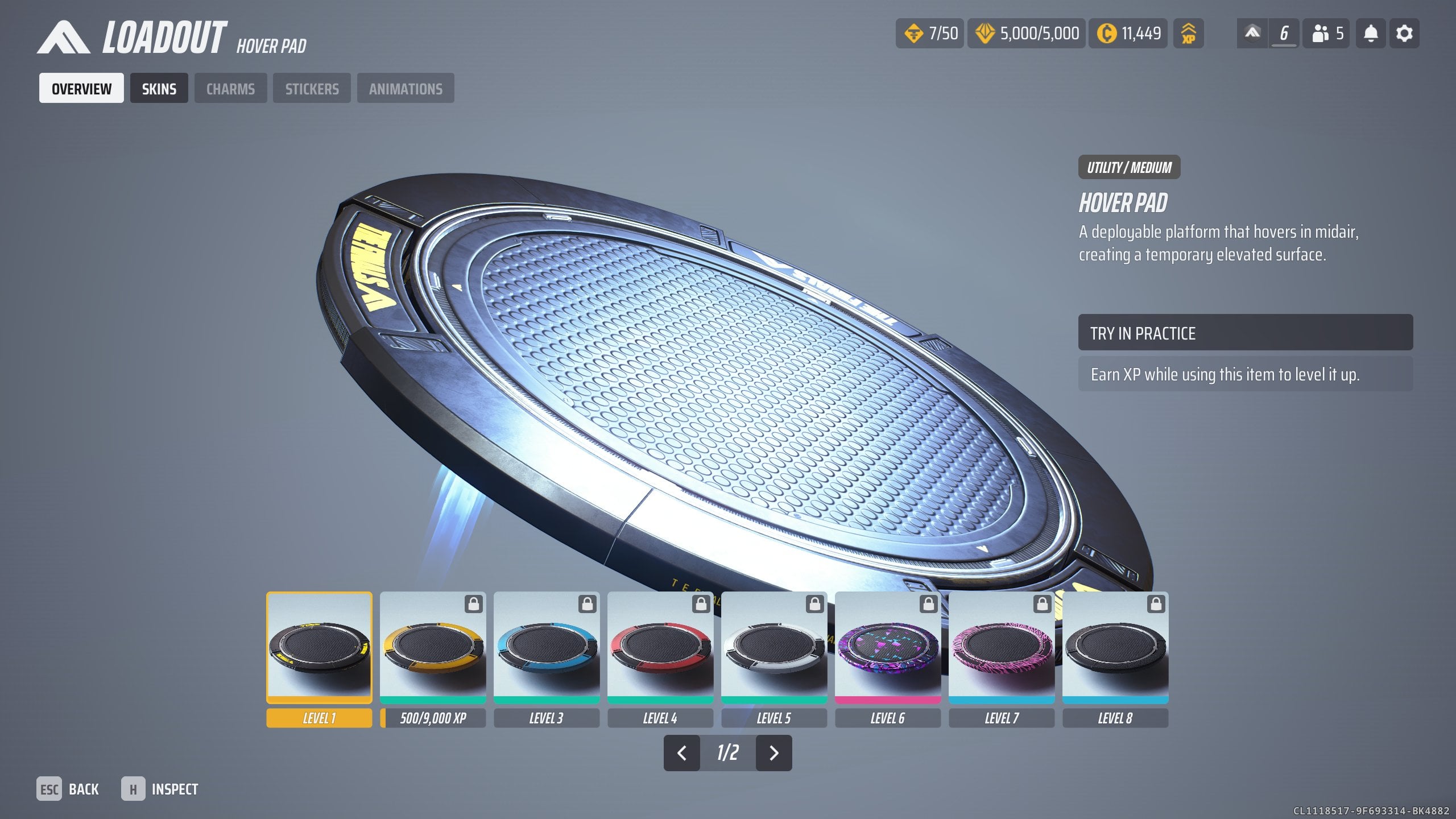Choose the yellow 500/9,000 XP skin
Image resolution: width=1456 pixels, height=819 pixels.
click(x=433, y=648)
